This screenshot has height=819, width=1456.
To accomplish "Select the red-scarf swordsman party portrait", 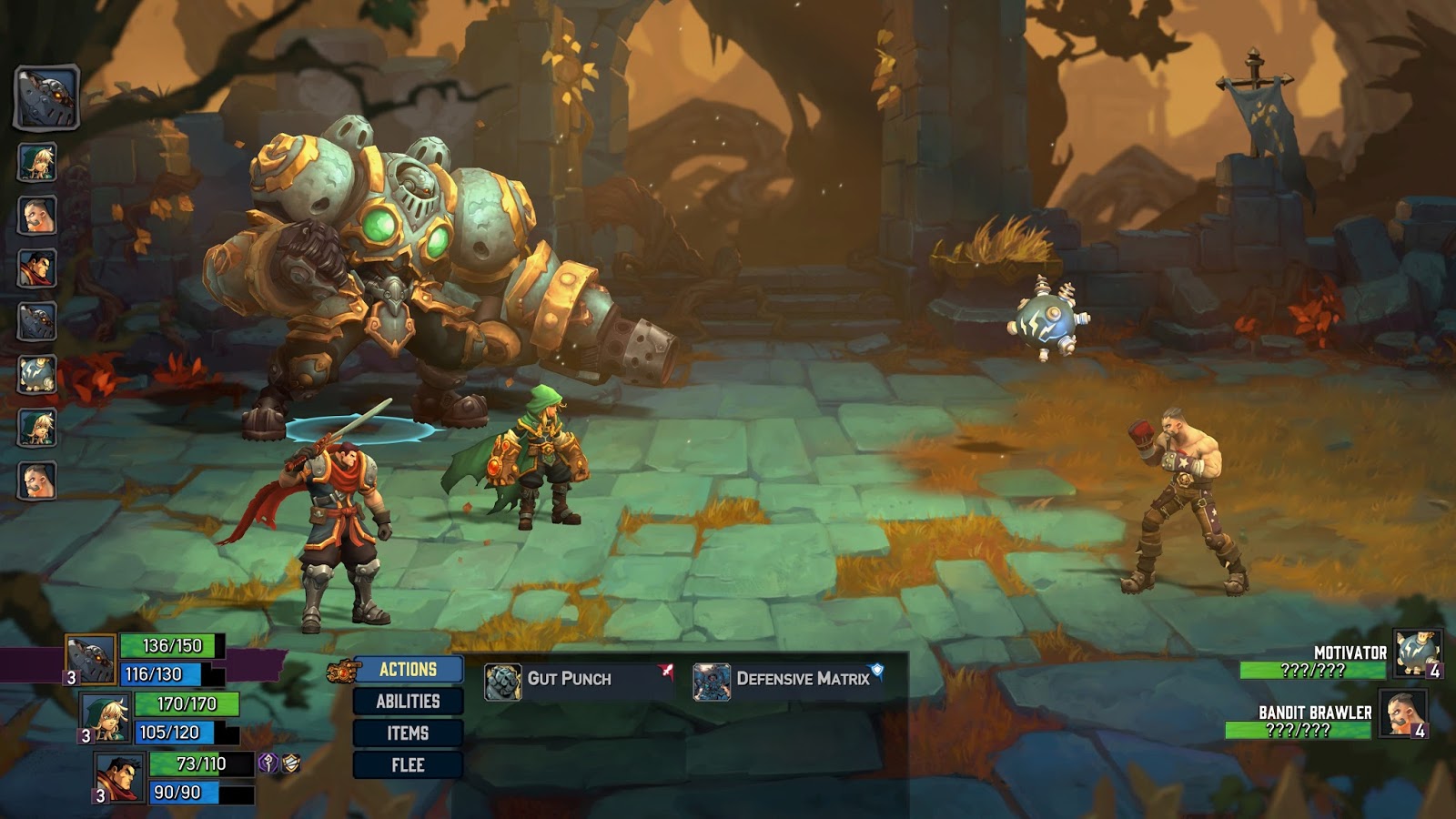I will [120, 775].
